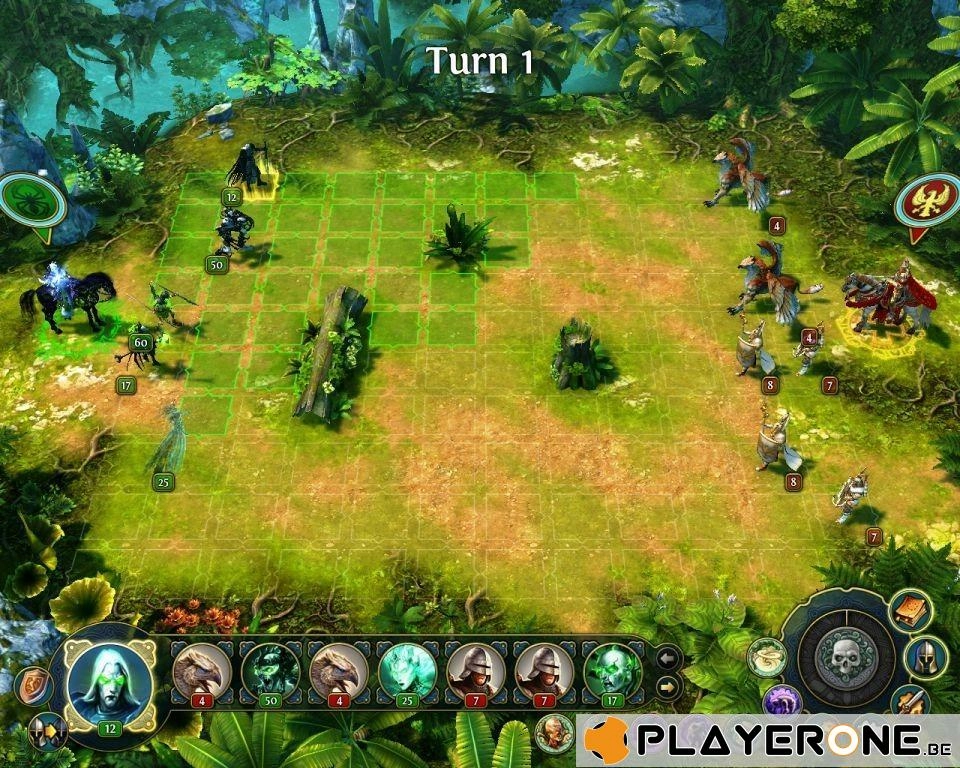Choose the green skull portrait showing 17
960x768 pixels.
pyautogui.click(x=612, y=671)
